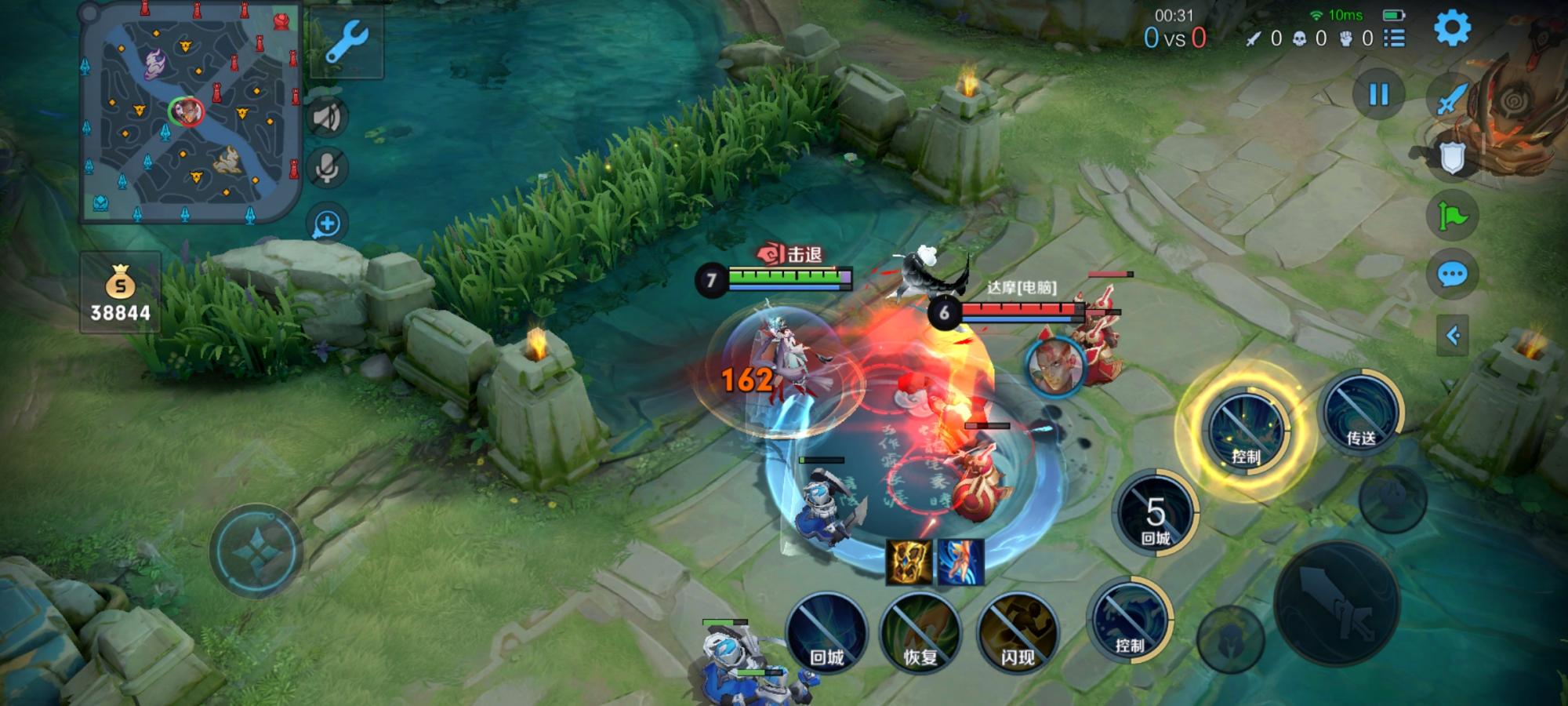Send the sword attack signal
Viewport: 1568px width, 706px height.
[x=1452, y=100]
